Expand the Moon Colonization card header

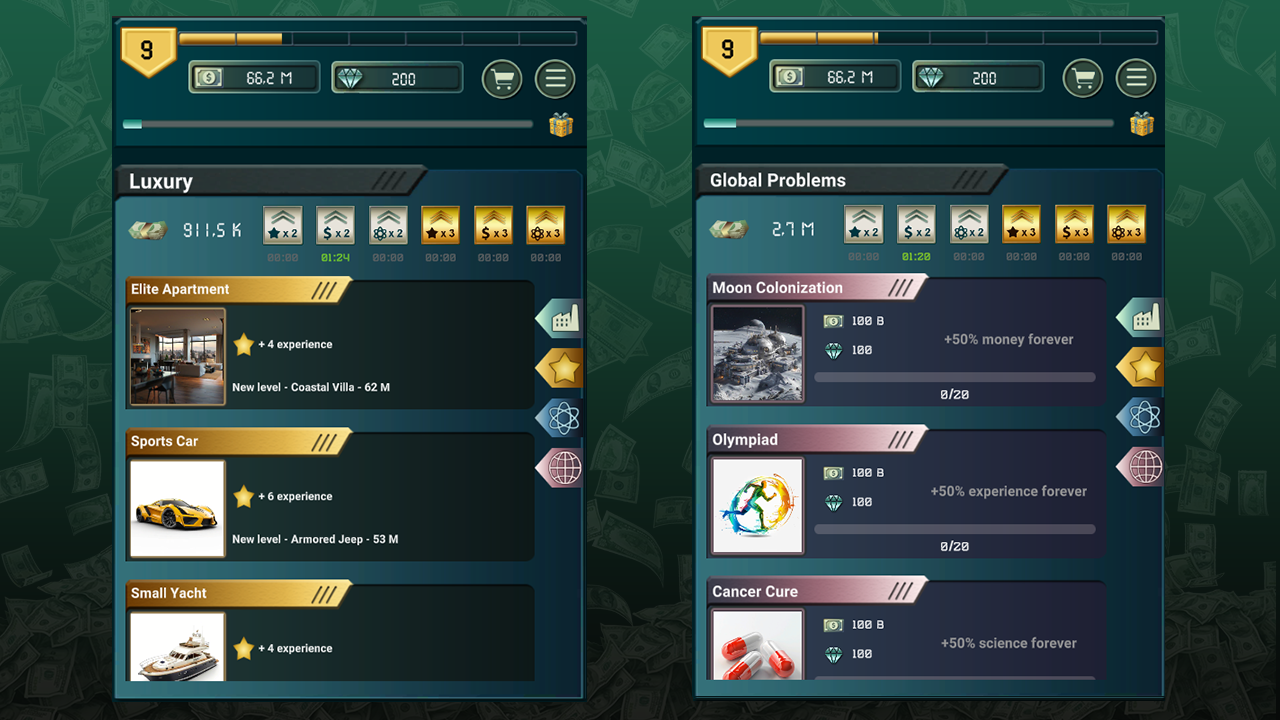pyautogui.click(x=810, y=287)
